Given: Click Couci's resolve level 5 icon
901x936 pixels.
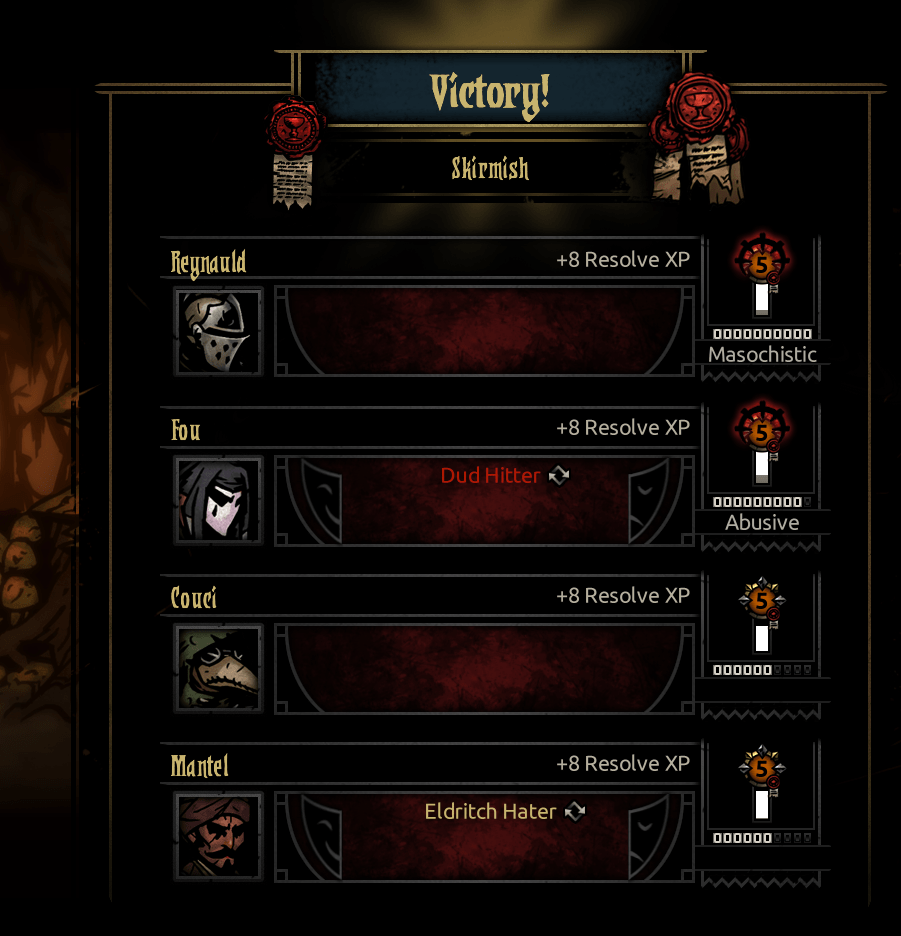Looking at the screenshot, I should (762, 600).
